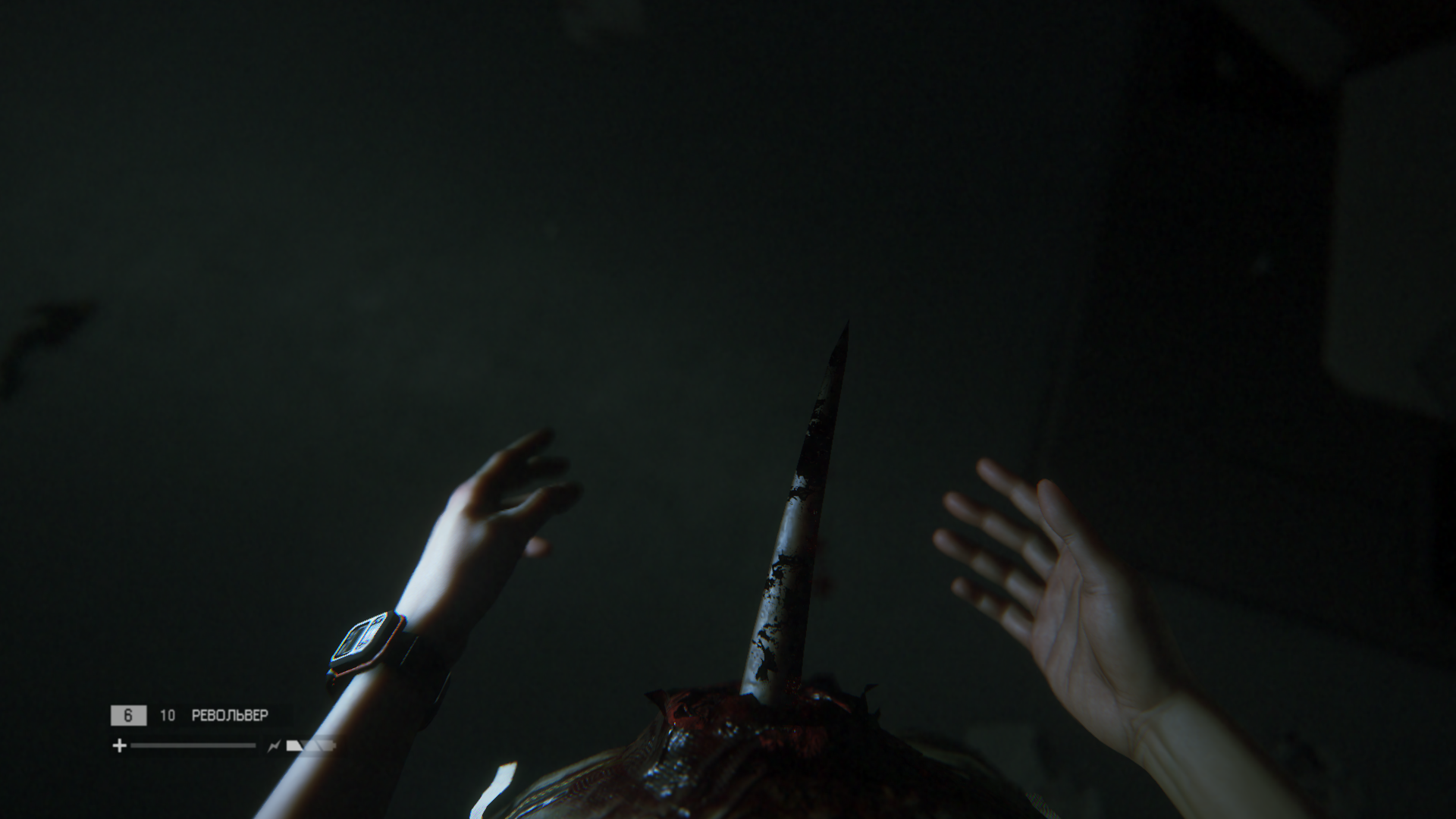The width and height of the screenshot is (1456, 819).
Task: Click the last battery segment
Action: click(x=326, y=746)
